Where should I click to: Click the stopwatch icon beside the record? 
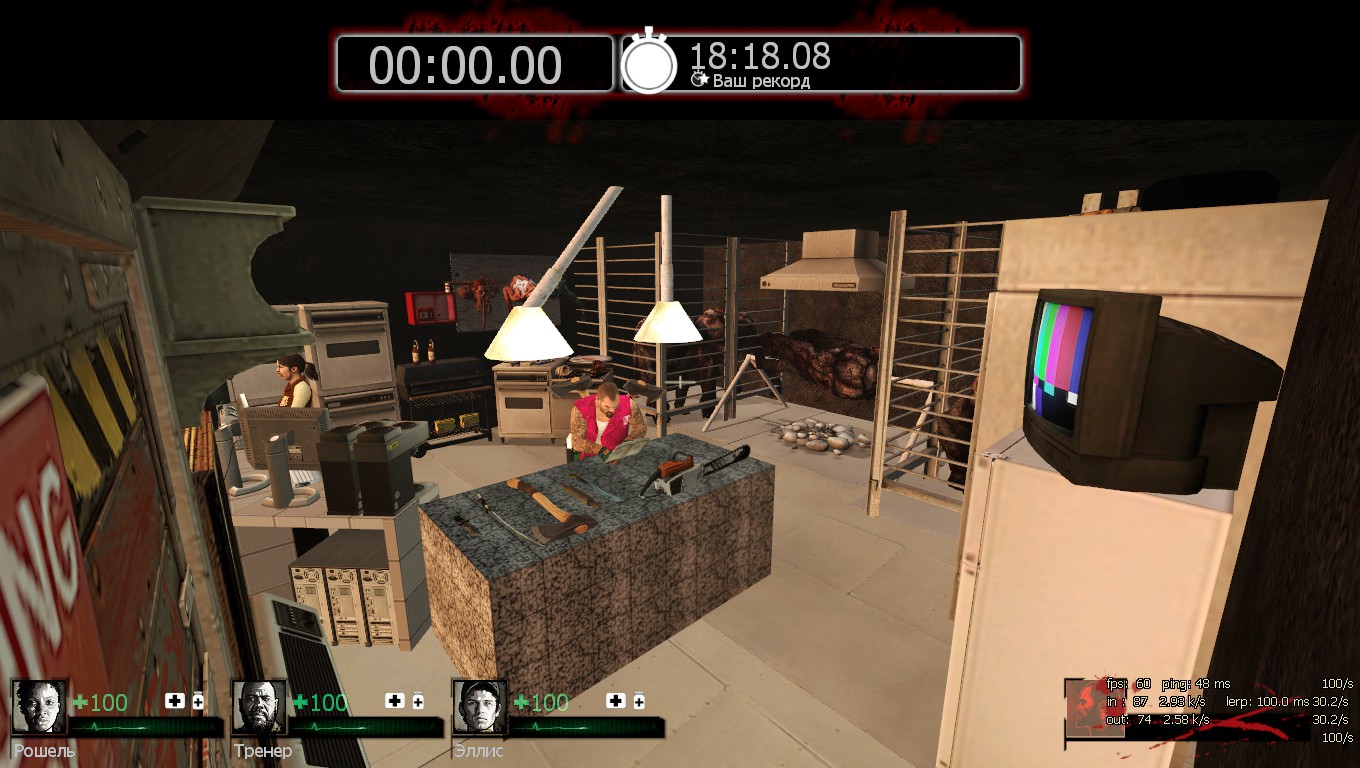[x=649, y=63]
